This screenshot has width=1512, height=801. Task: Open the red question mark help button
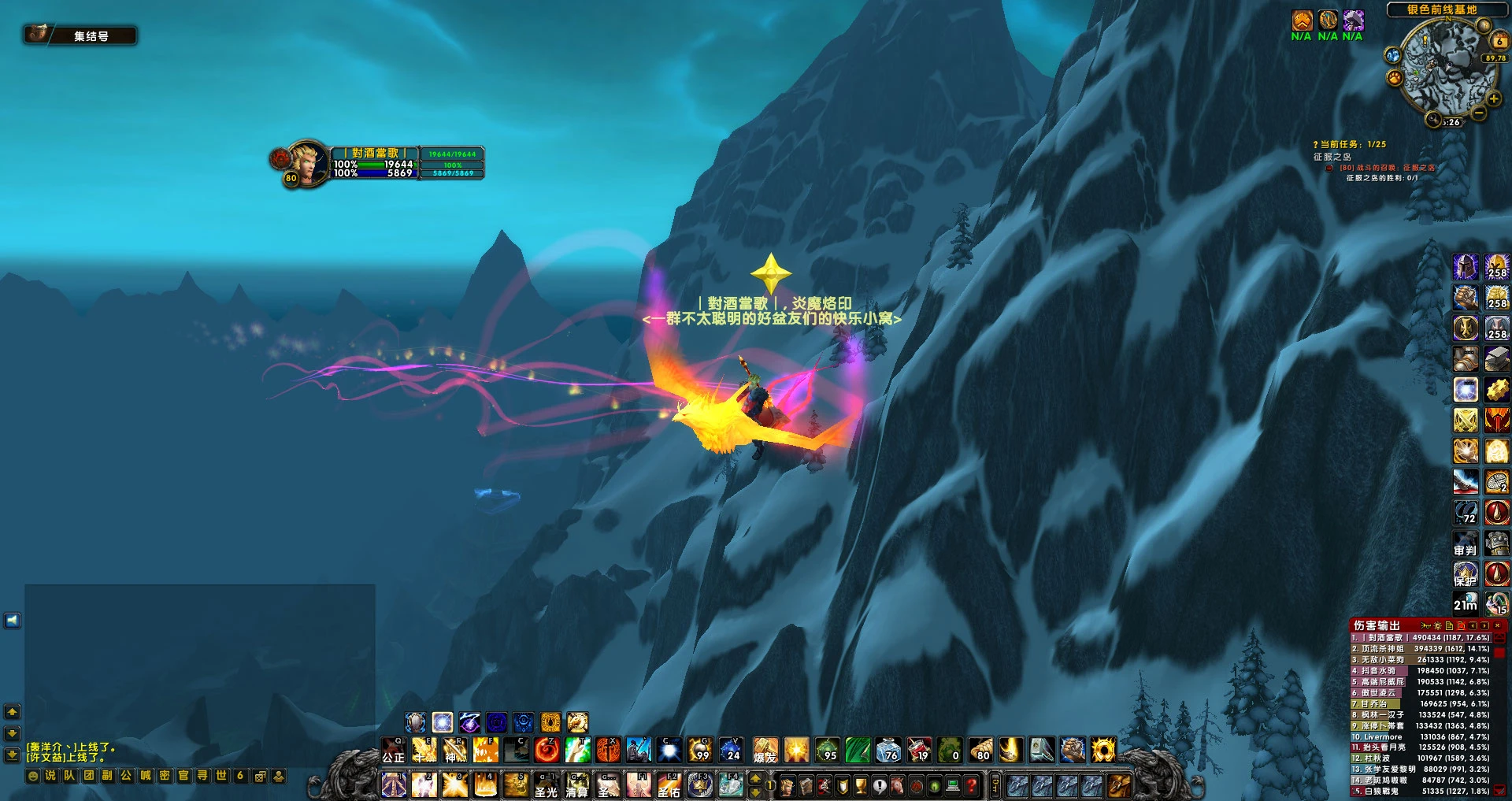[x=972, y=785]
